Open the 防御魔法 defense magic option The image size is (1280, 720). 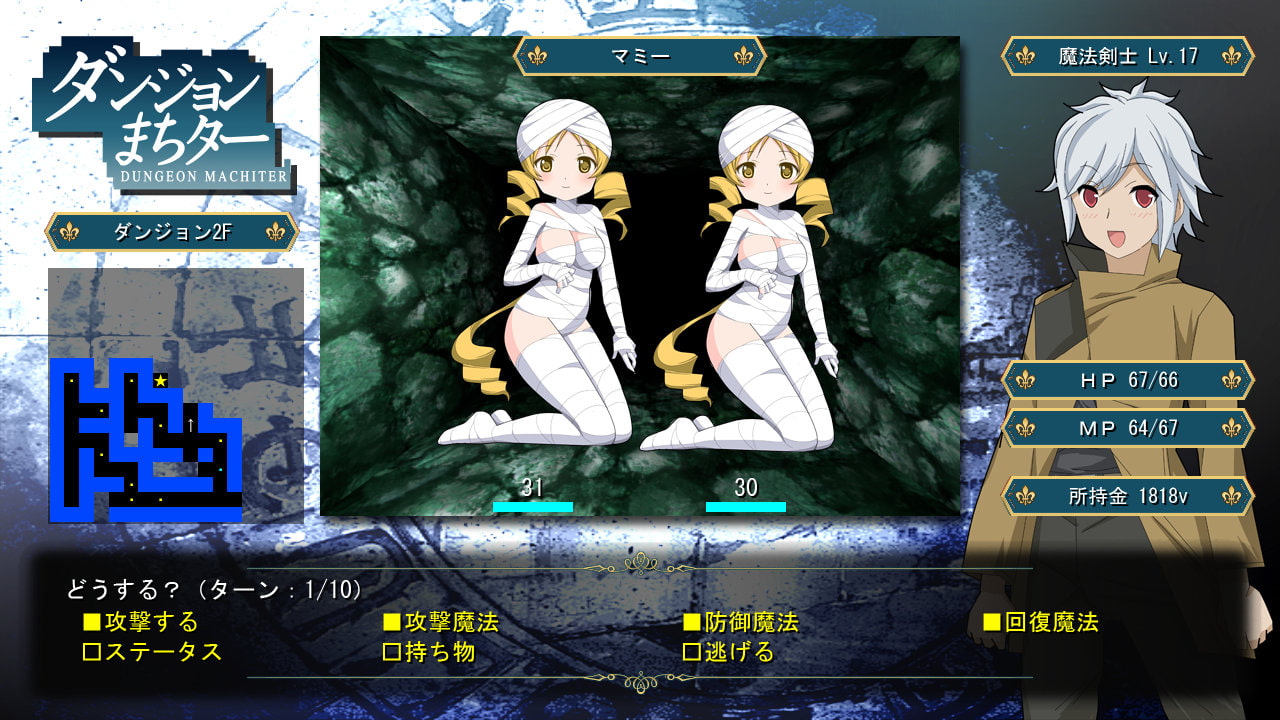coord(741,622)
